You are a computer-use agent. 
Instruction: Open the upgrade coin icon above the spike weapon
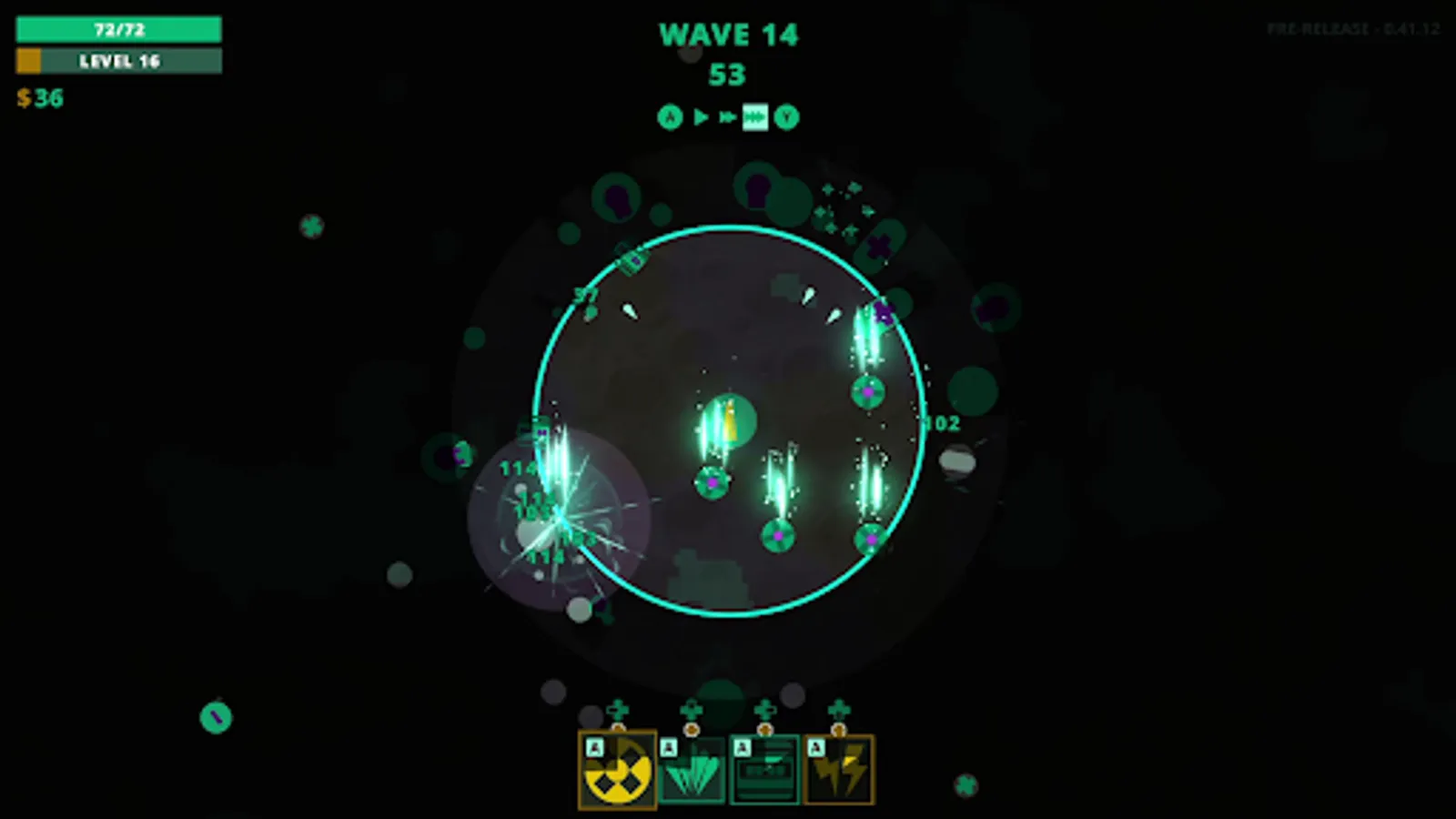point(690,731)
